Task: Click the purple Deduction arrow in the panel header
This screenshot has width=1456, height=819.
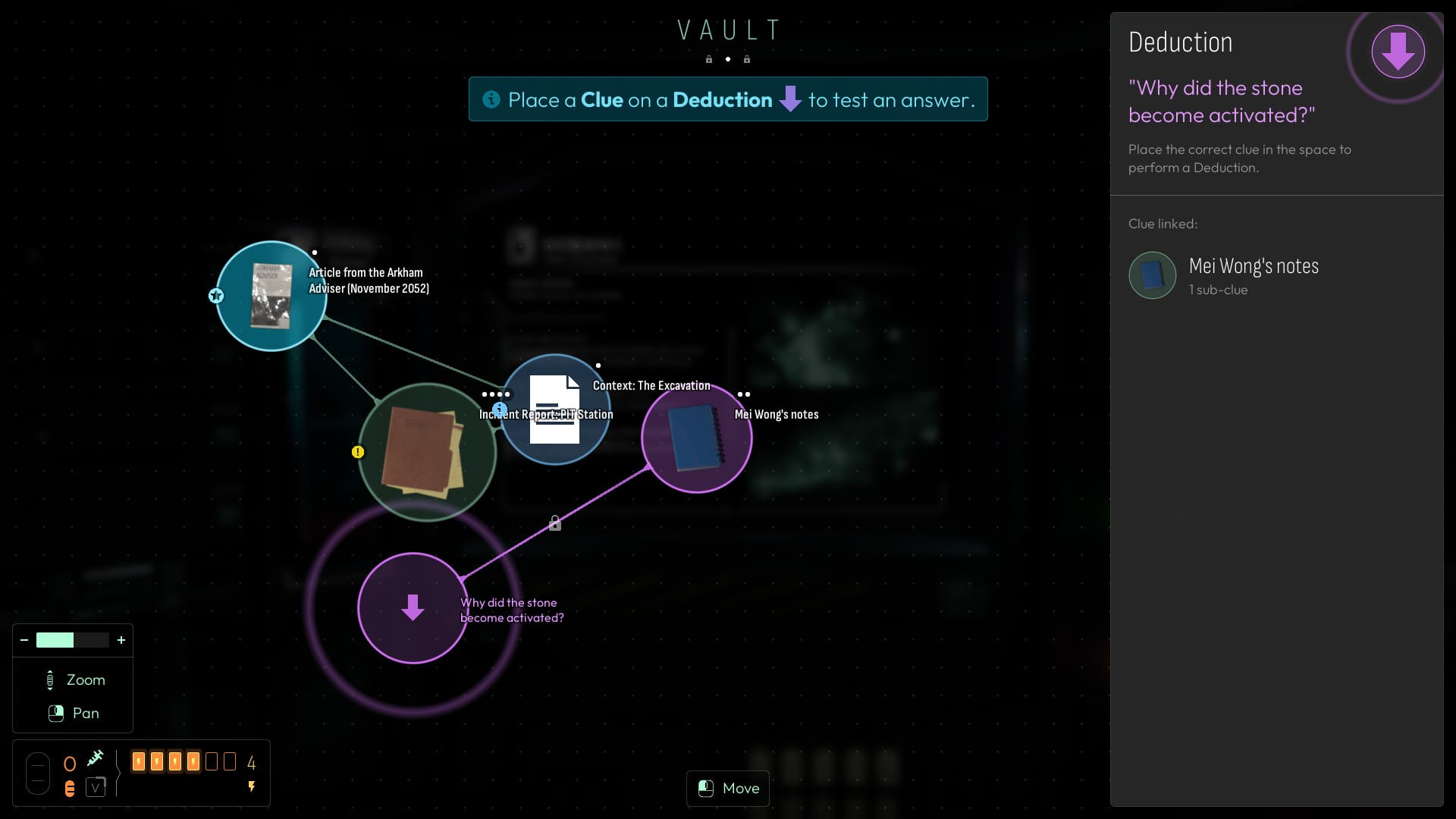Action: coord(1399,52)
